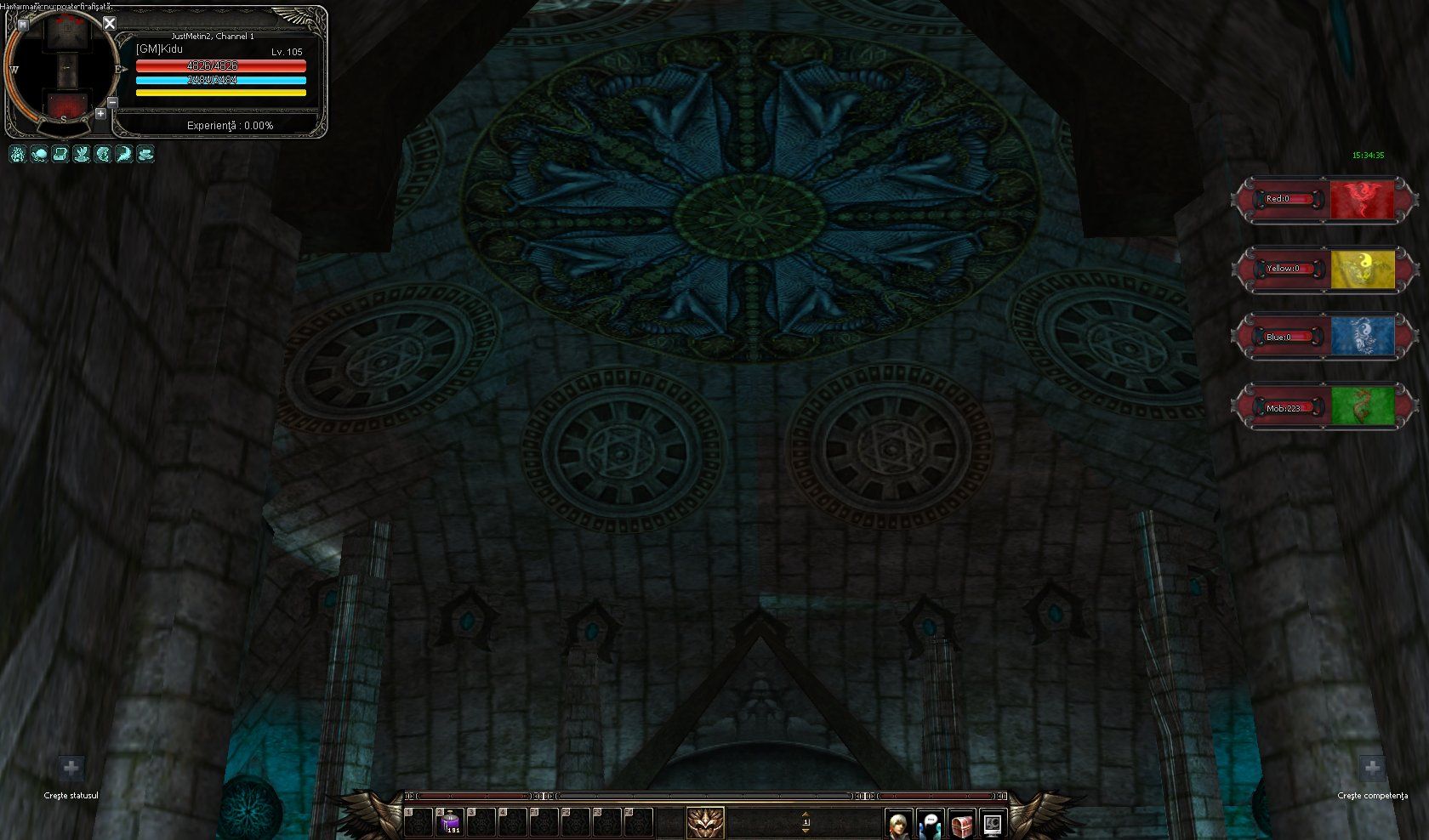Image resolution: width=1429 pixels, height=840 pixels.
Task: Click the circular minimap
Action: click(64, 70)
